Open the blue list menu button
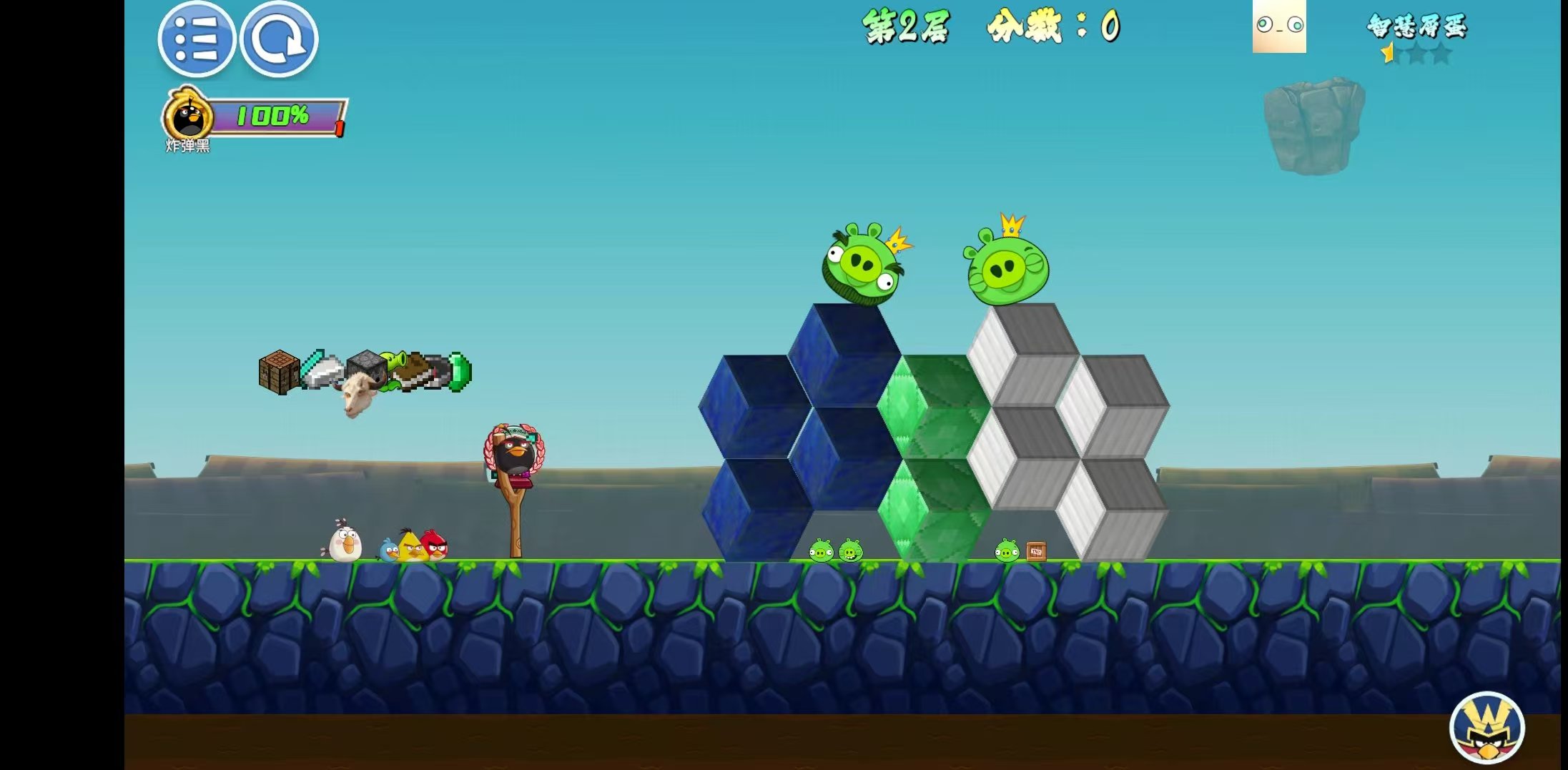This screenshot has width=1568, height=770. (x=196, y=39)
